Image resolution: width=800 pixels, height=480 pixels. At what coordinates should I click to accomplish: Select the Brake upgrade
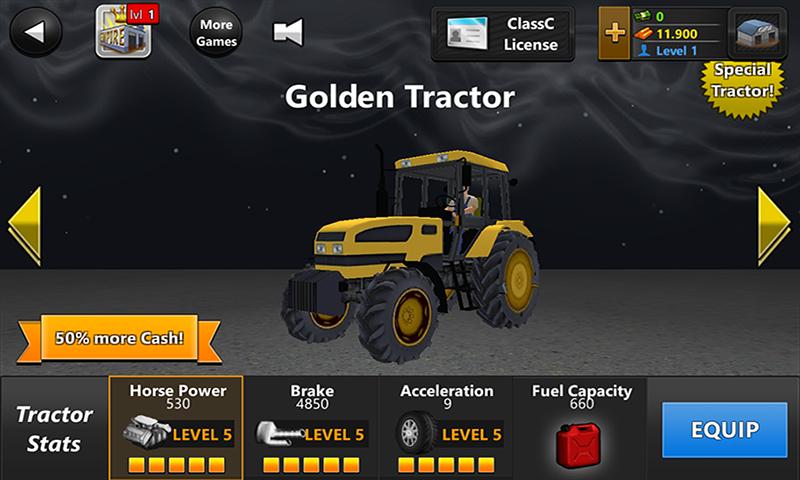pyautogui.click(x=312, y=428)
